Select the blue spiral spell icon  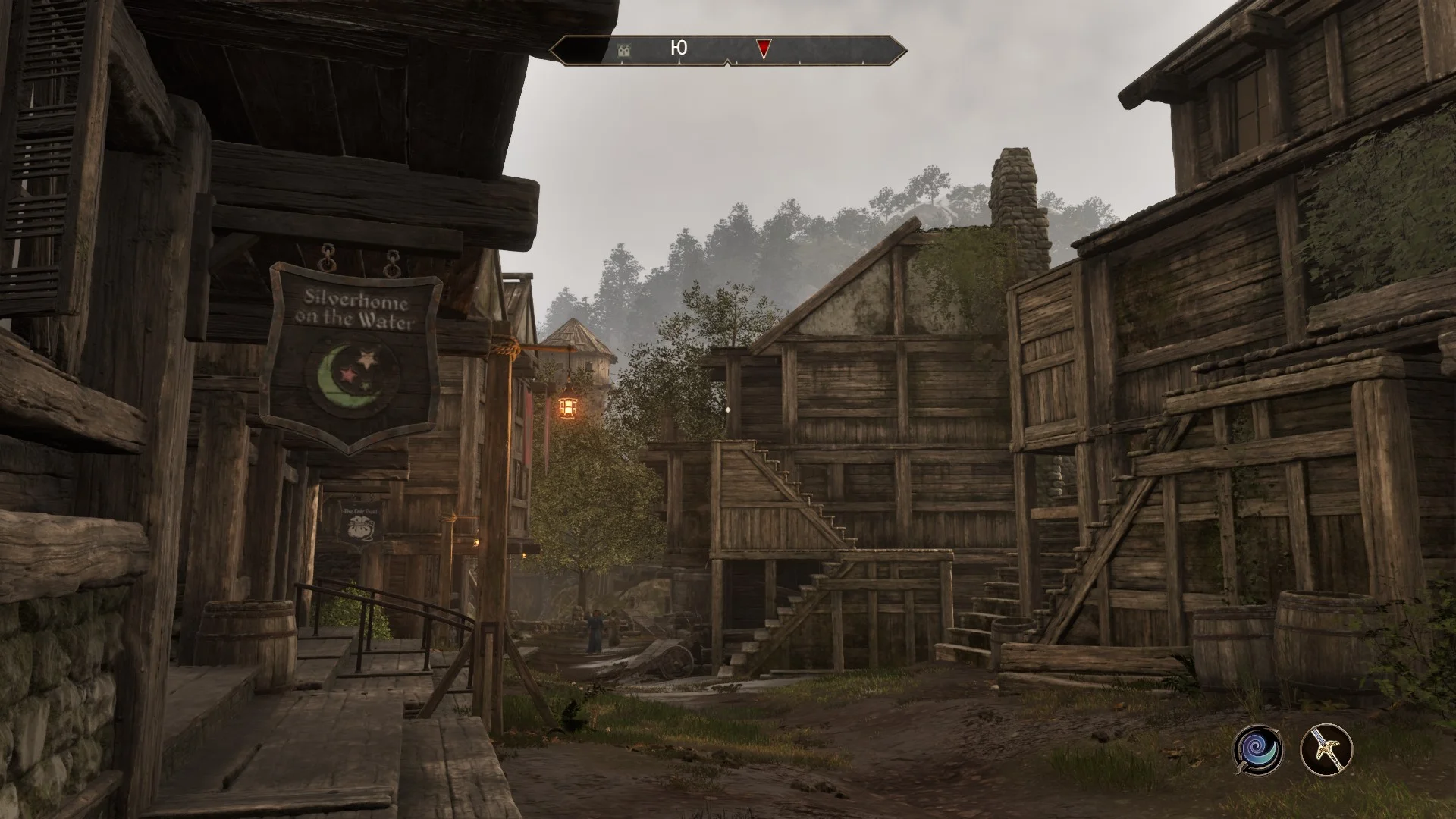1257,750
